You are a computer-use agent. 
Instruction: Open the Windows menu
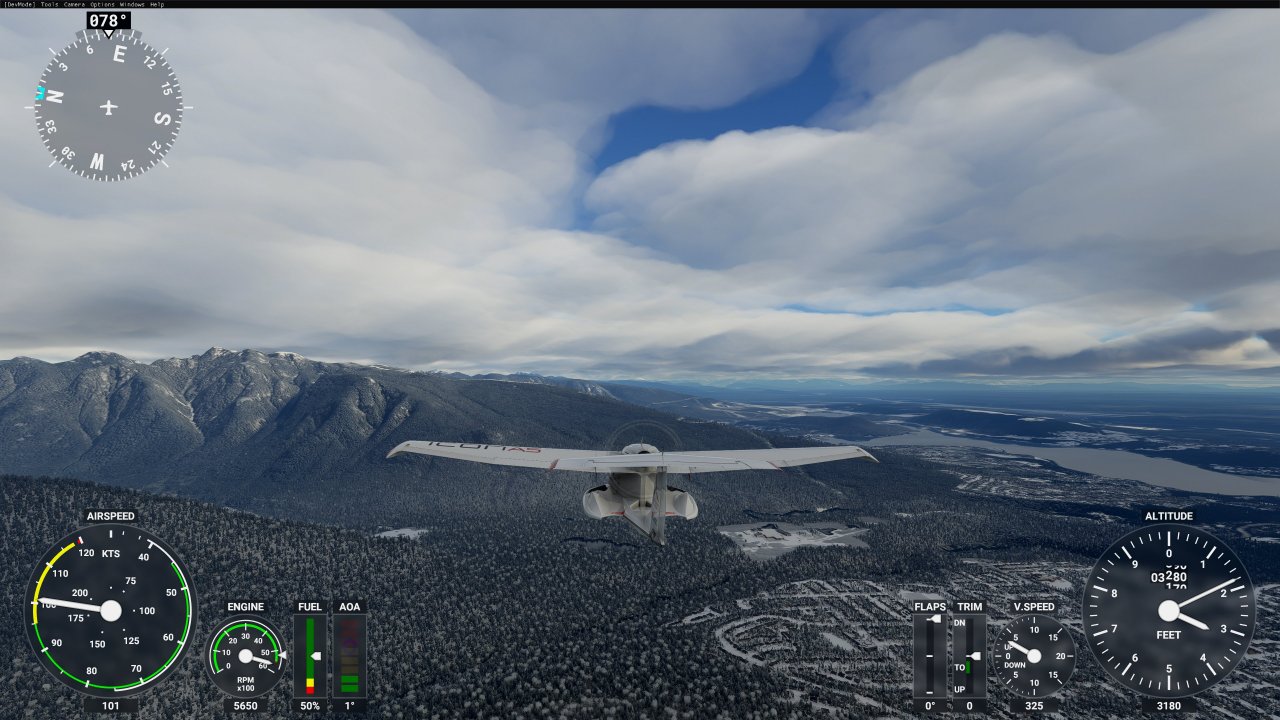coord(132,4)
